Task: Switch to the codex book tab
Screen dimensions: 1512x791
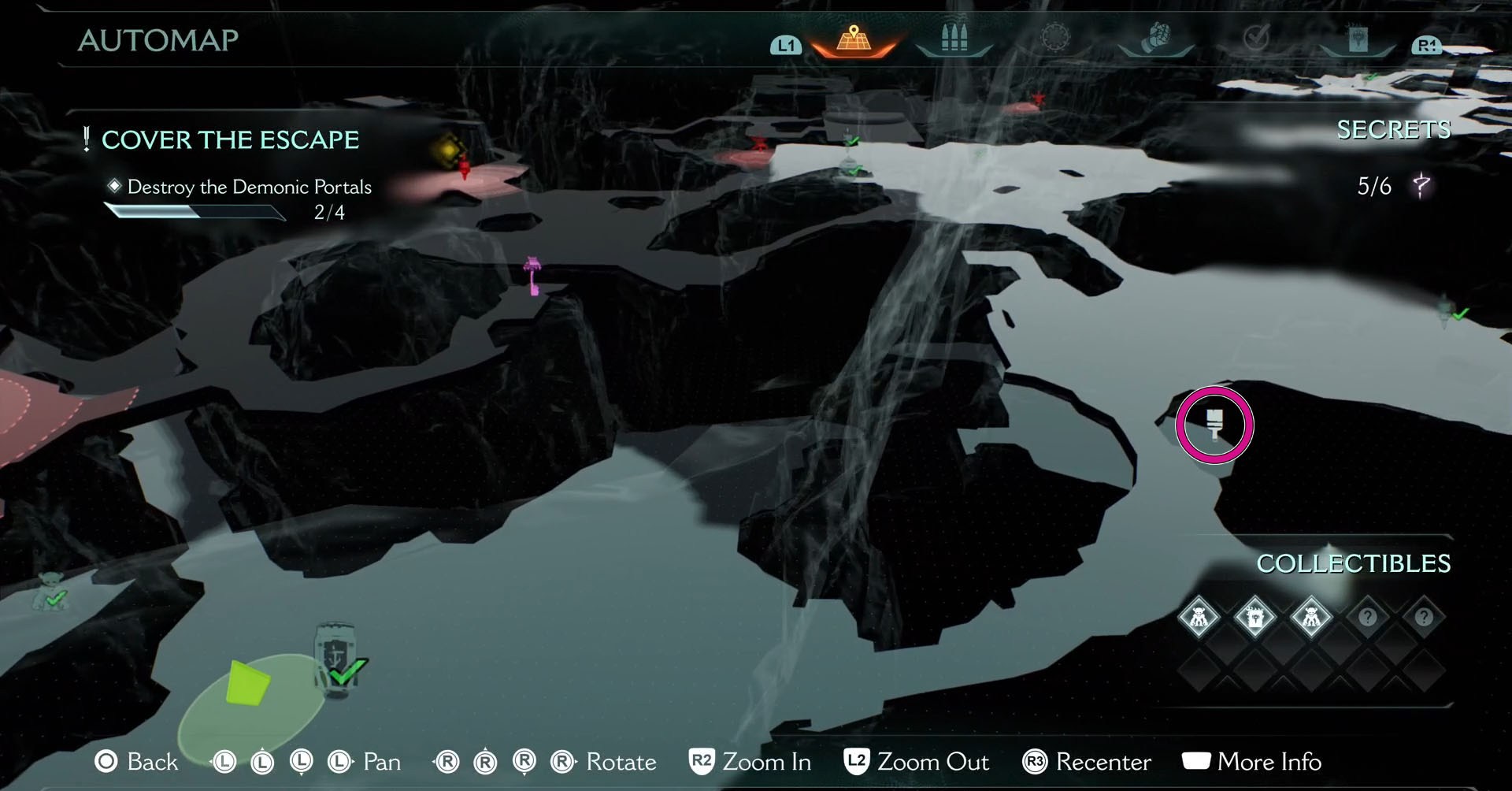Action: tap(1357, 39)
